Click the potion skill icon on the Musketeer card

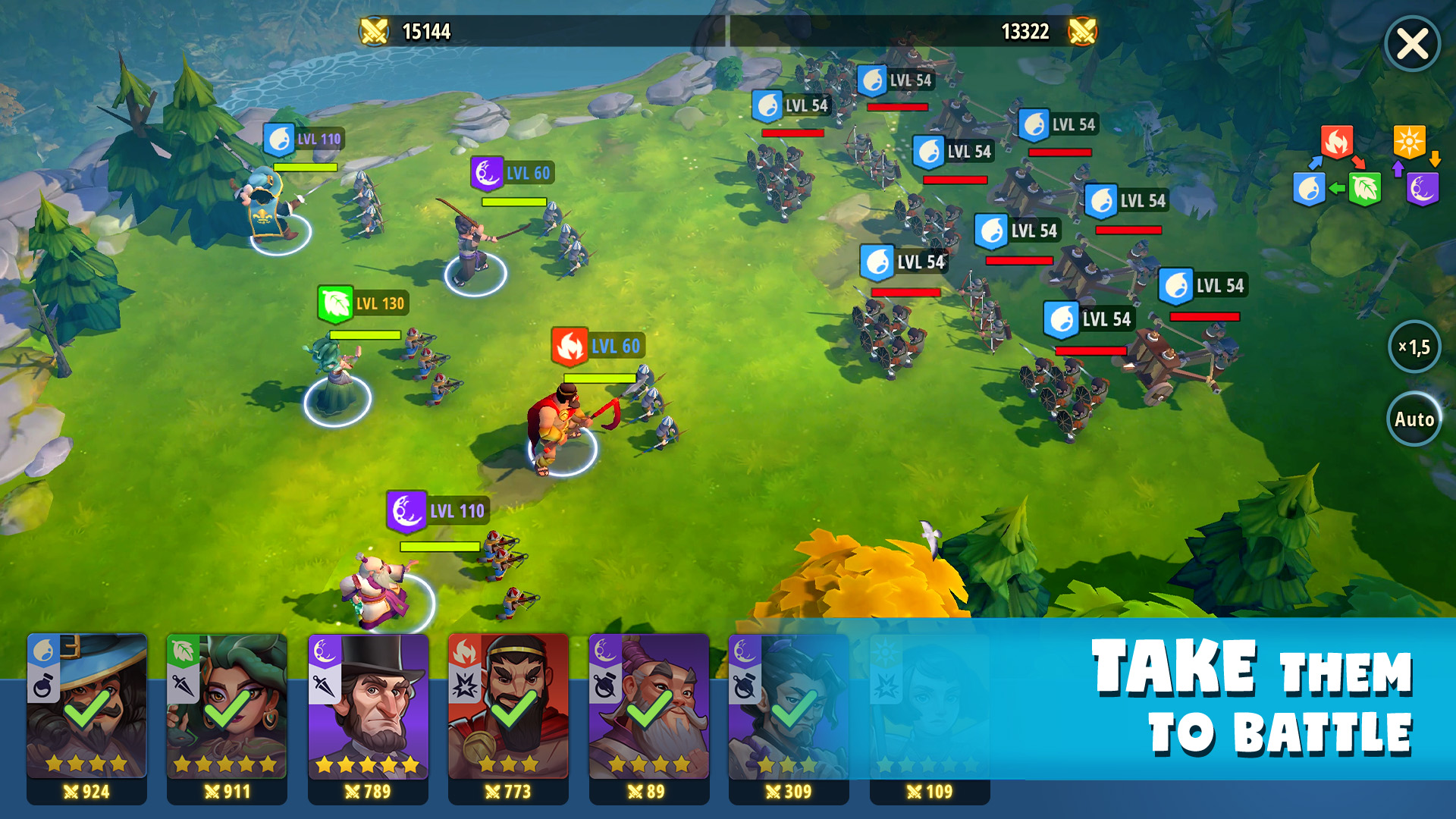pyautogui.click(x=45, y=686)
